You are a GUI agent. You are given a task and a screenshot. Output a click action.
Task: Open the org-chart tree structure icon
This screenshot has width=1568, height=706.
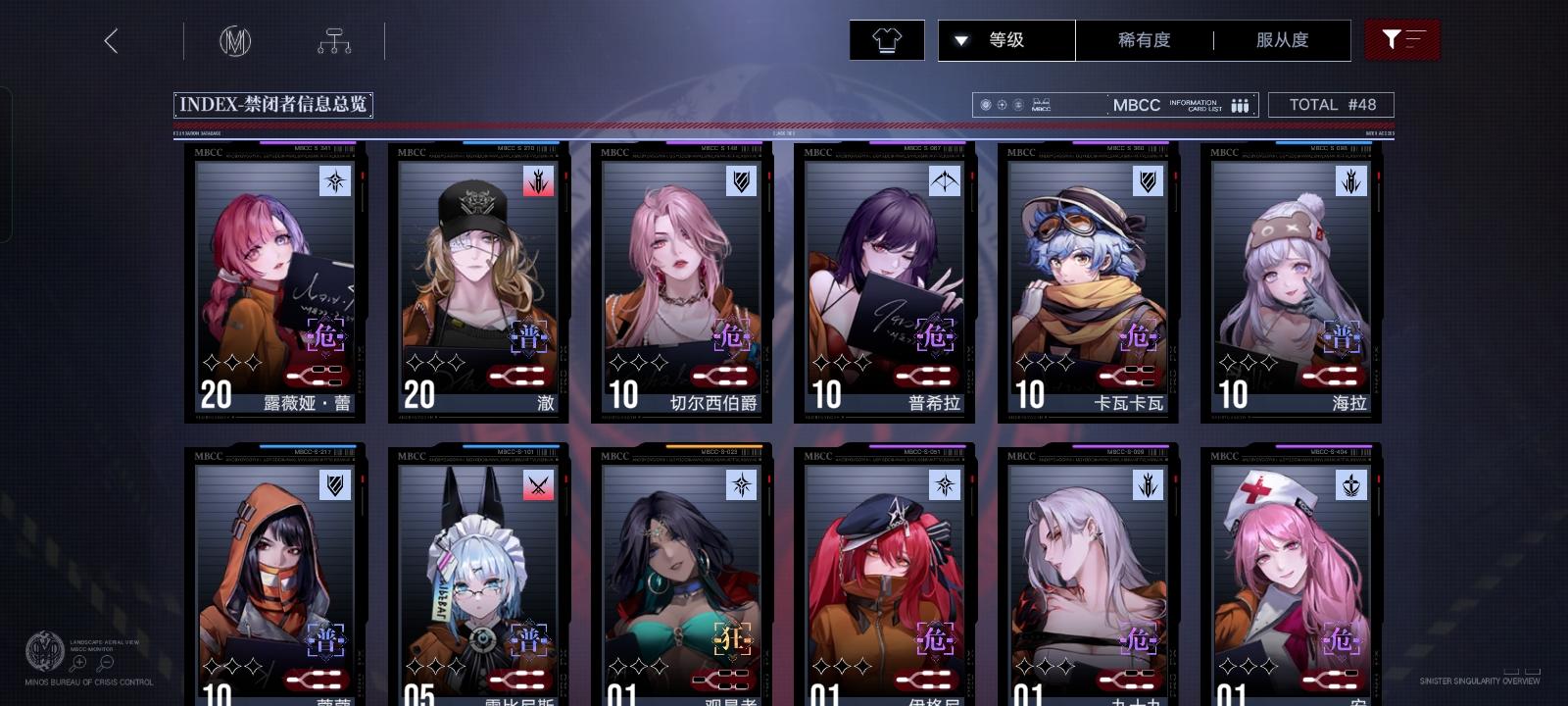336,40
